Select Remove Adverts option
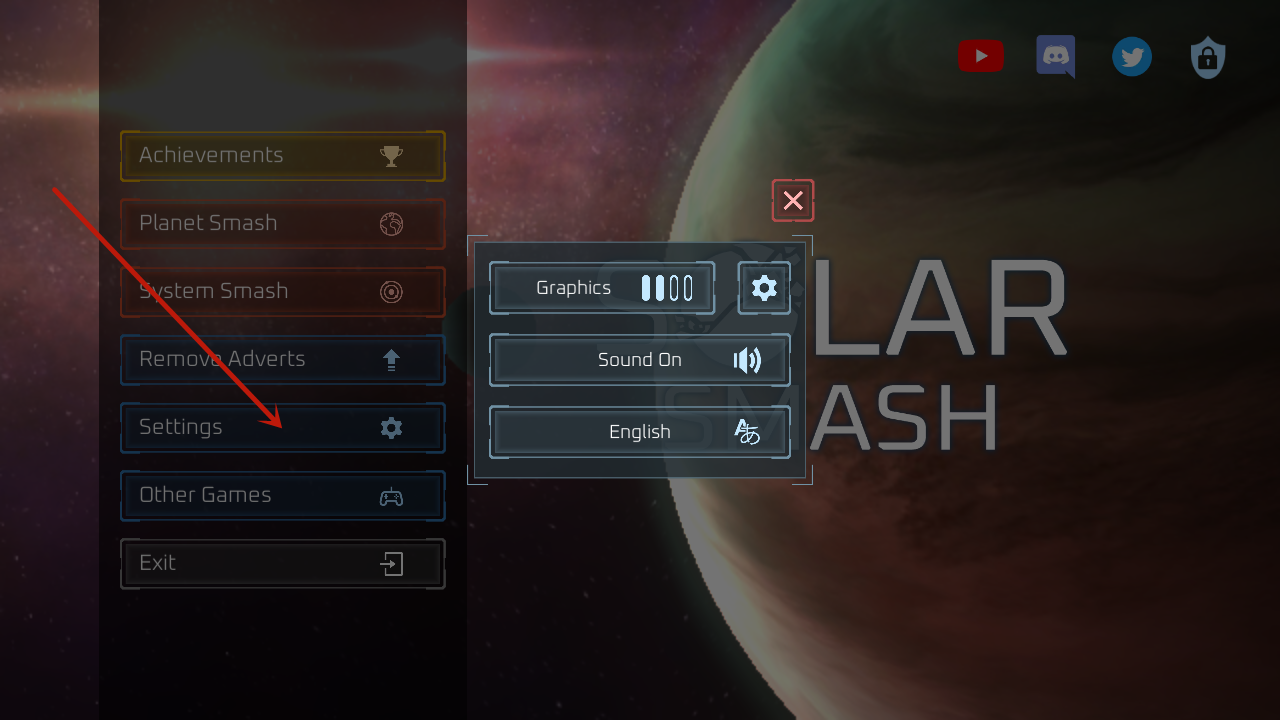This screenshot has width=1280, height=720. [282, 360]
